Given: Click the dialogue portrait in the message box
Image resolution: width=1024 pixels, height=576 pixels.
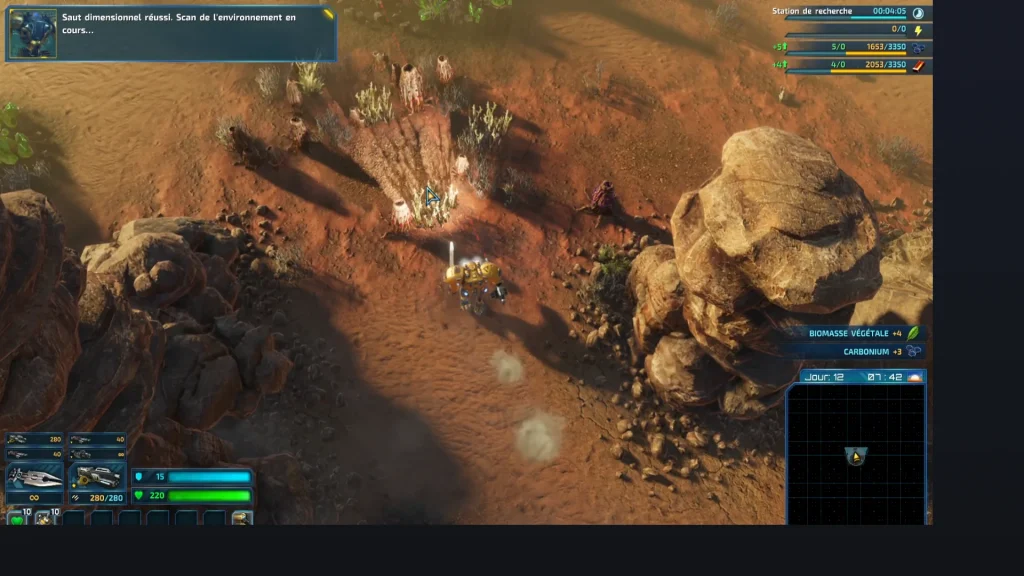Looking at the screenshot, I should pyautogui.click(x=33, y=33).
